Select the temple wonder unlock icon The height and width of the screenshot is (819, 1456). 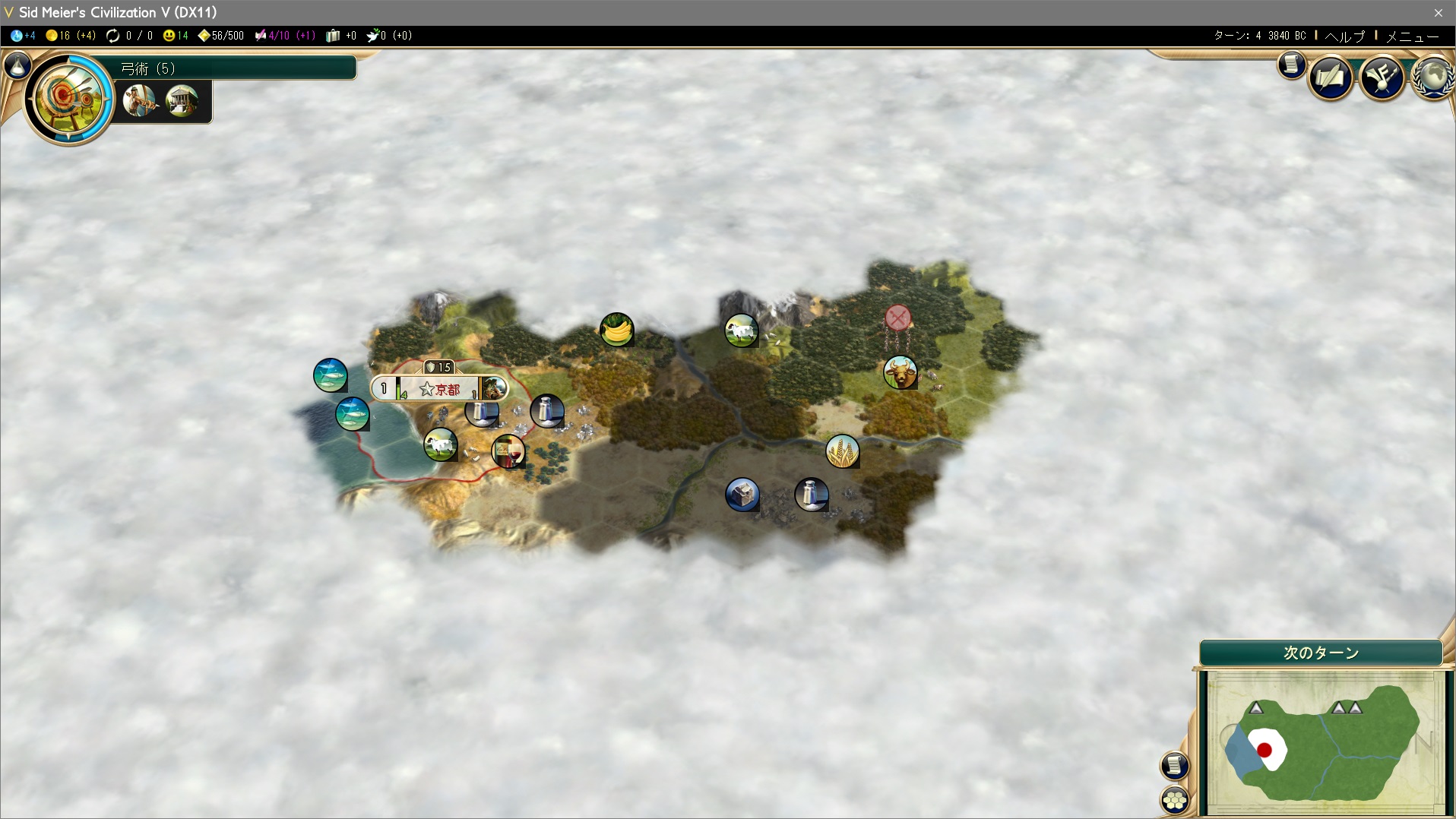coord(182,100)
